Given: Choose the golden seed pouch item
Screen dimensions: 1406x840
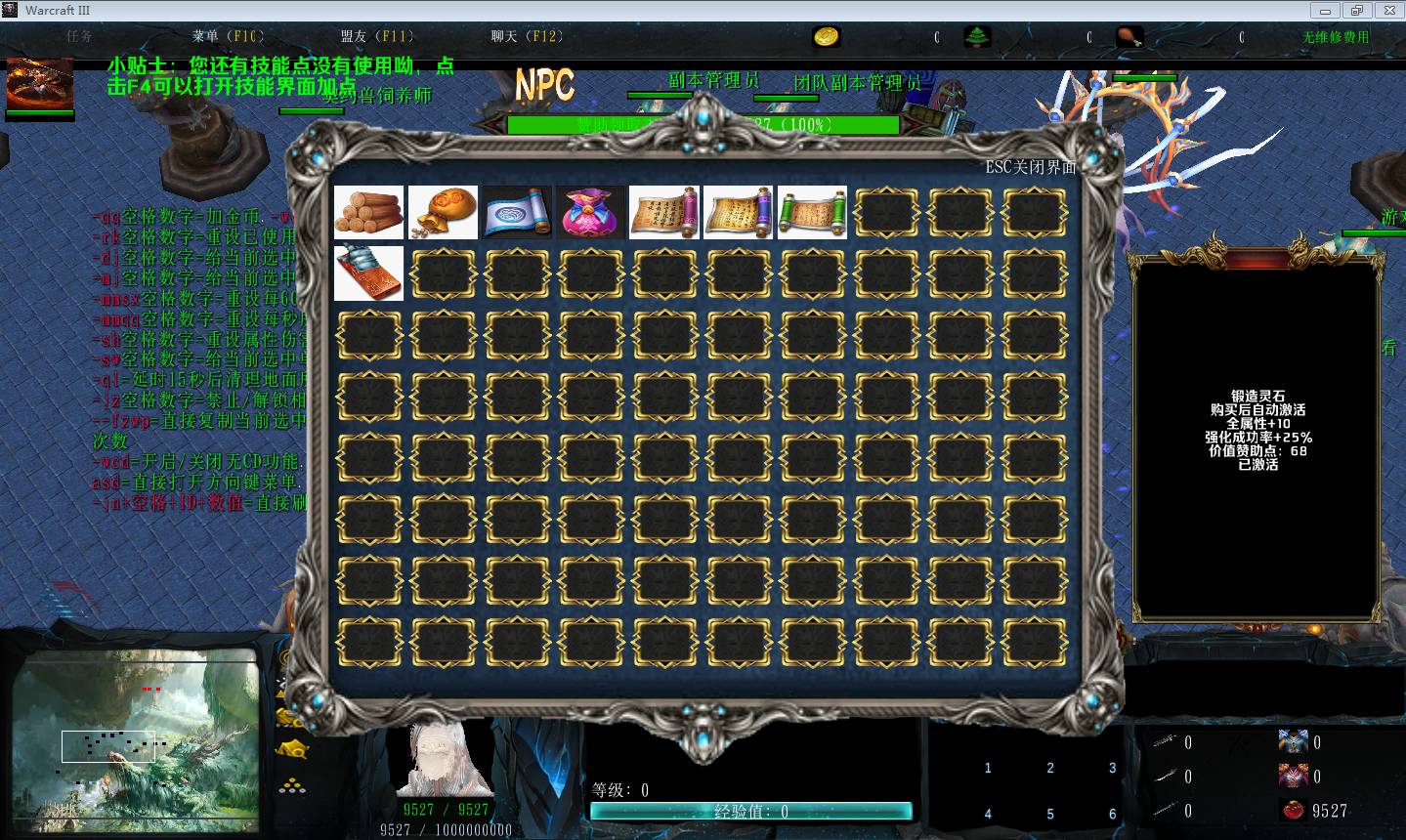Looking at the screenshot, I should coord(443,212).
